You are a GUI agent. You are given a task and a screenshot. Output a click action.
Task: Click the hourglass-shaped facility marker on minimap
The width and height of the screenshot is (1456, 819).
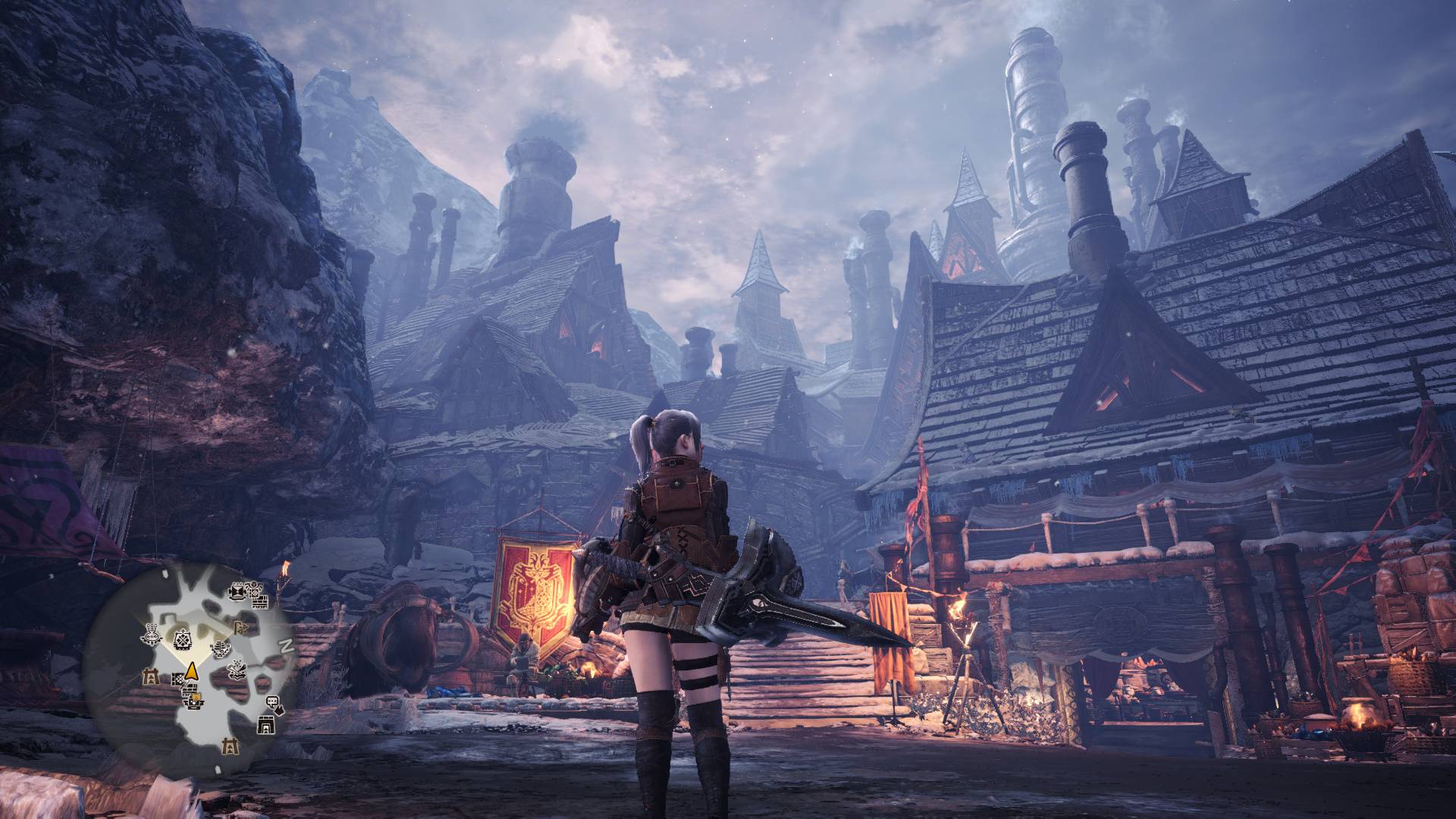(238, 592)
